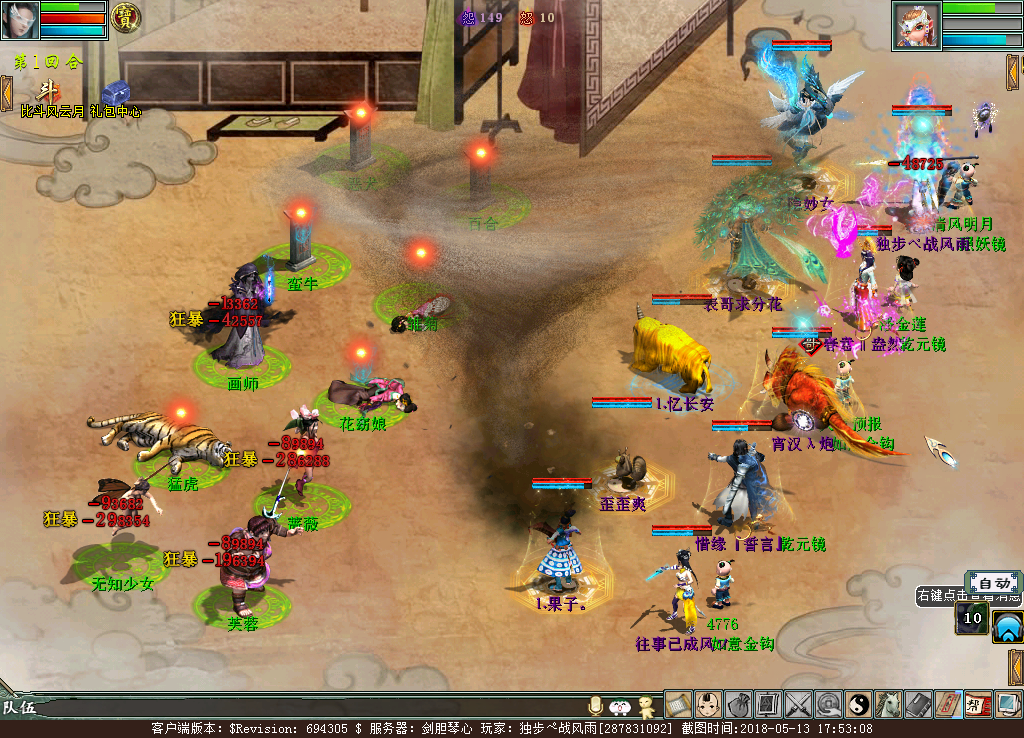Click the blue arch icon under 自动
The width and height of the screenshot is (1024, 738).
pyautogui.click(x=1007, y=627)
